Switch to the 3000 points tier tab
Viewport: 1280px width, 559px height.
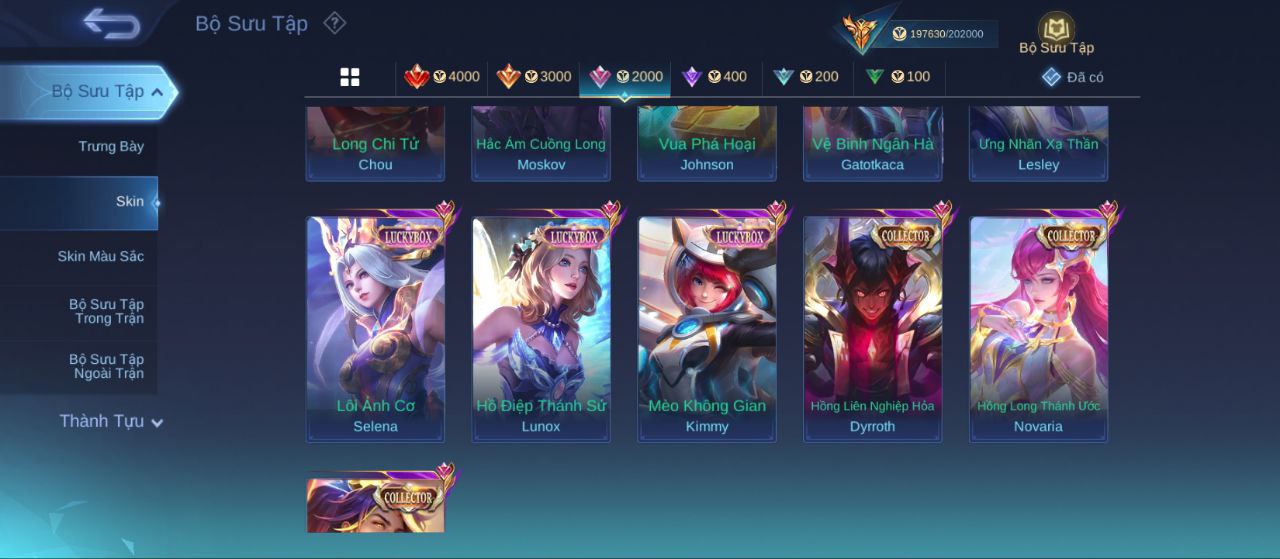534,77
